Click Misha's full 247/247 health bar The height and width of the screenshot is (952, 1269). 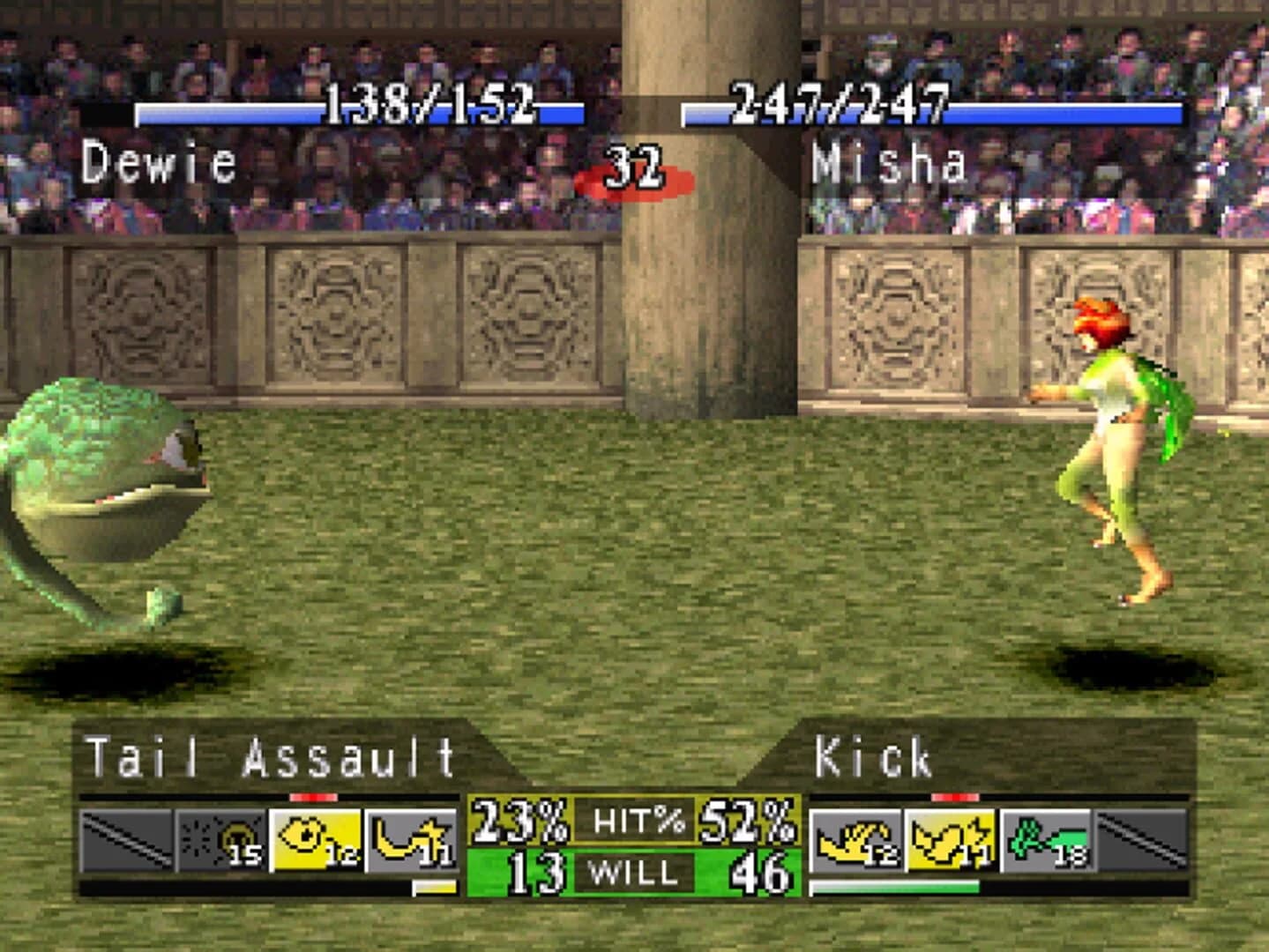click(935, 112)
